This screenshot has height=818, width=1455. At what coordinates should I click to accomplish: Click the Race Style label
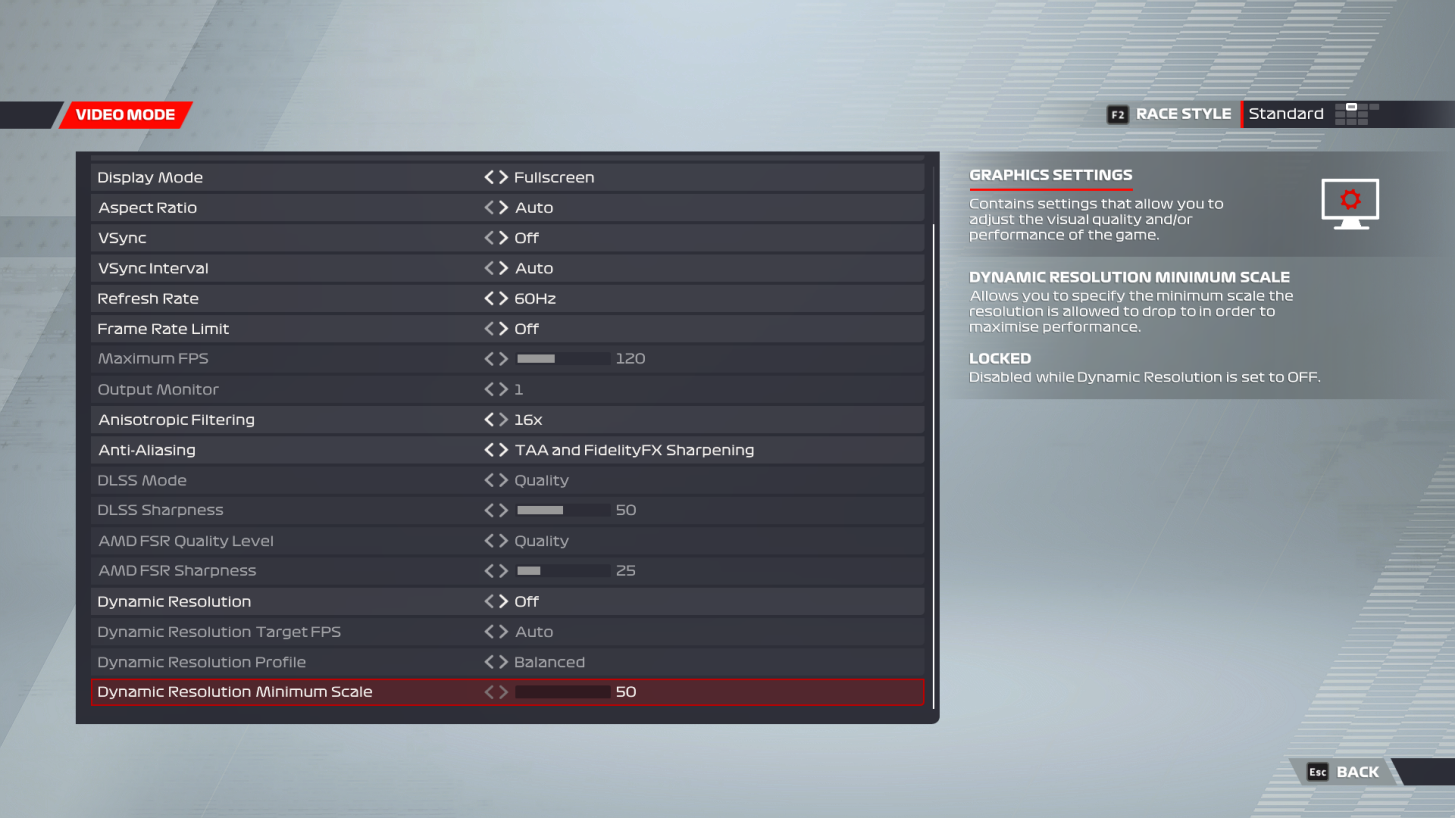point(1182,114)
